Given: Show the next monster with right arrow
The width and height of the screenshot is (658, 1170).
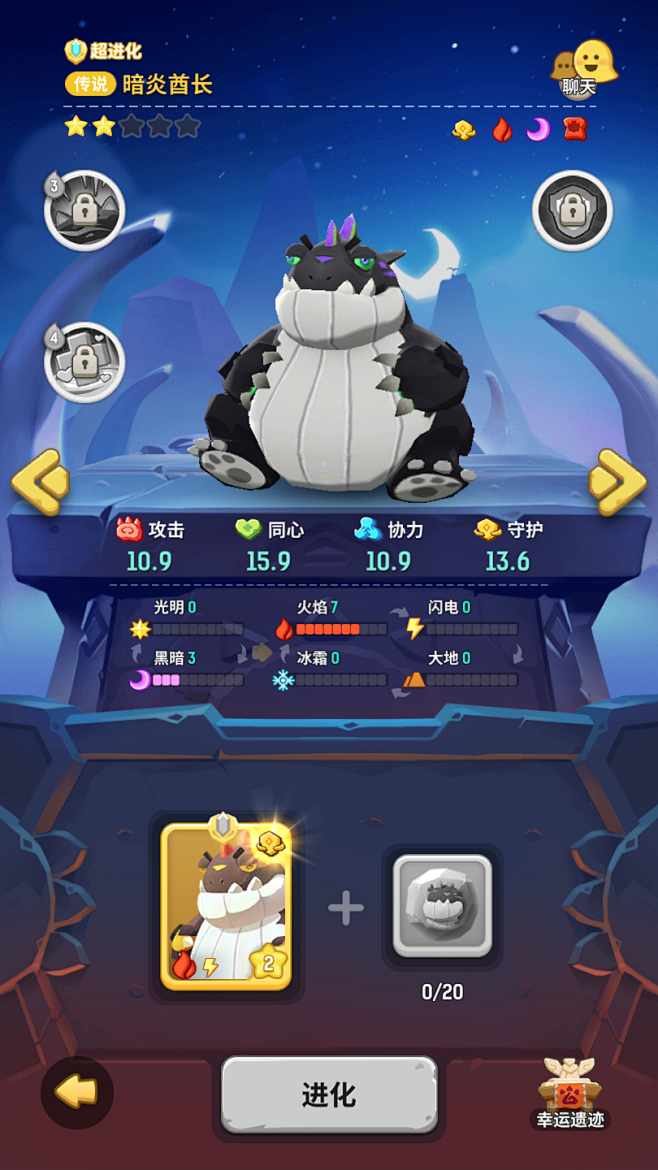Looking at the screenshot, I should click(616, 484).
